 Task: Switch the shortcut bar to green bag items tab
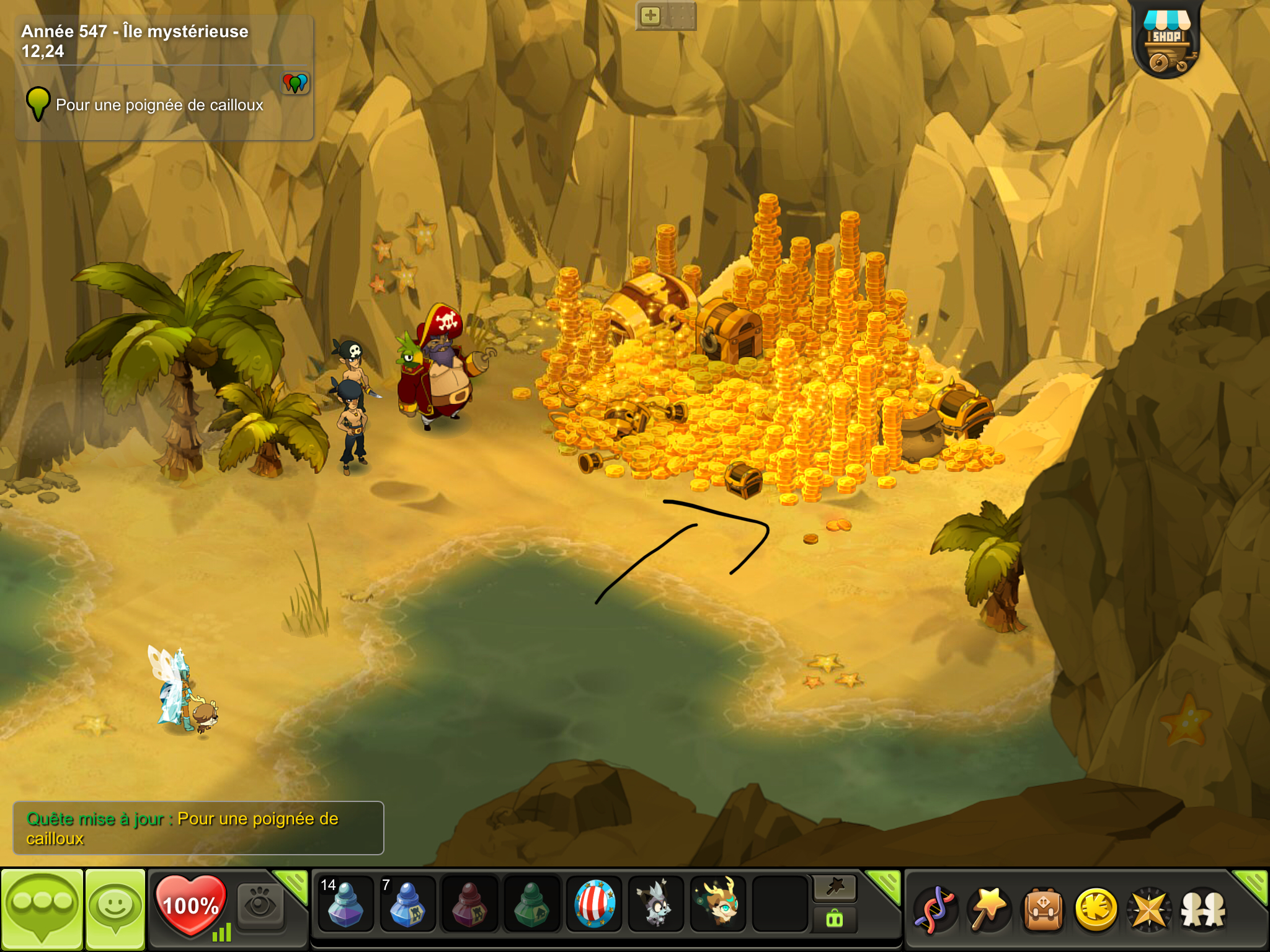(x=835, y=920)
